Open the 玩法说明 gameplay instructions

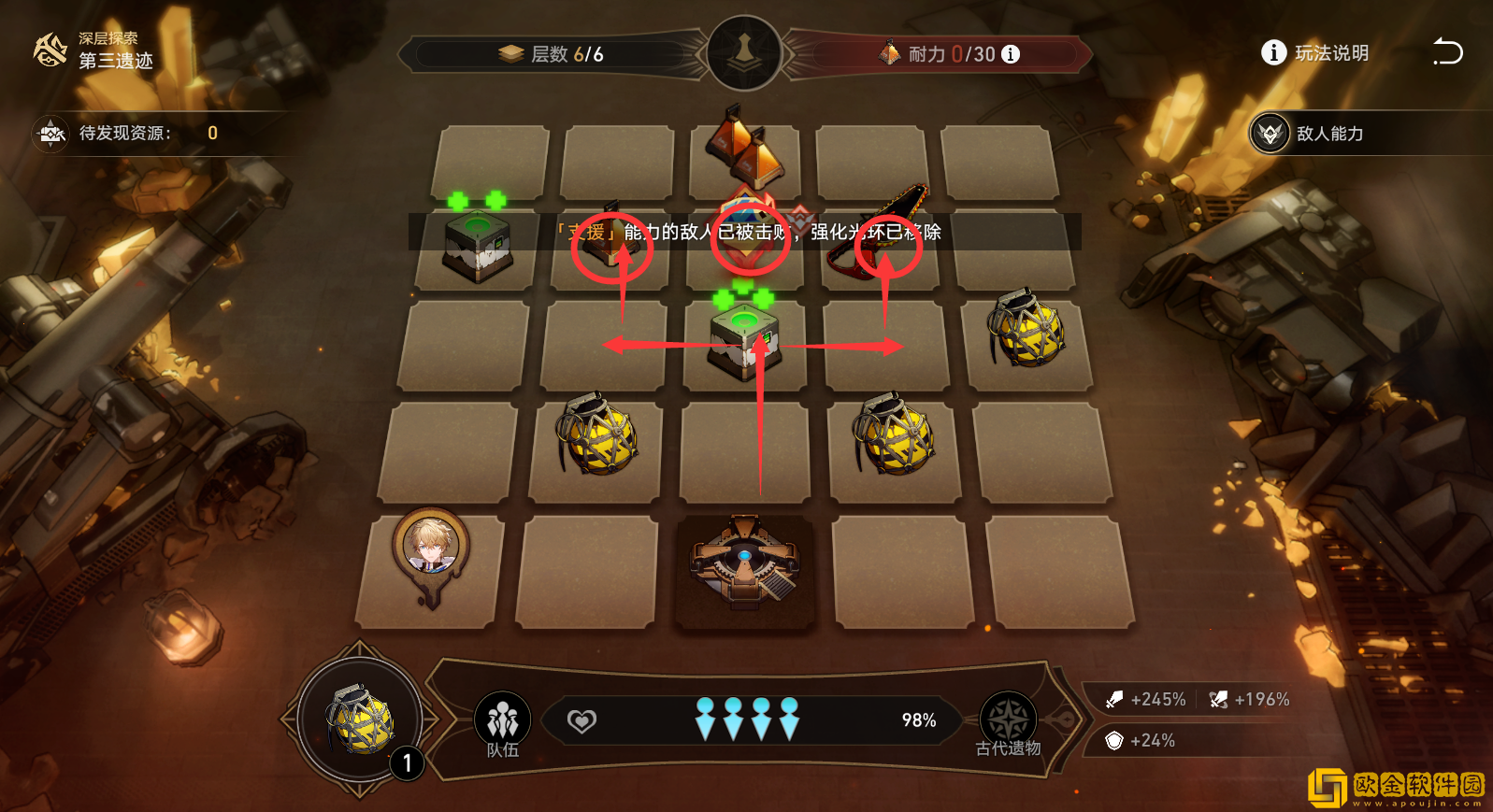coord(1314,53)
